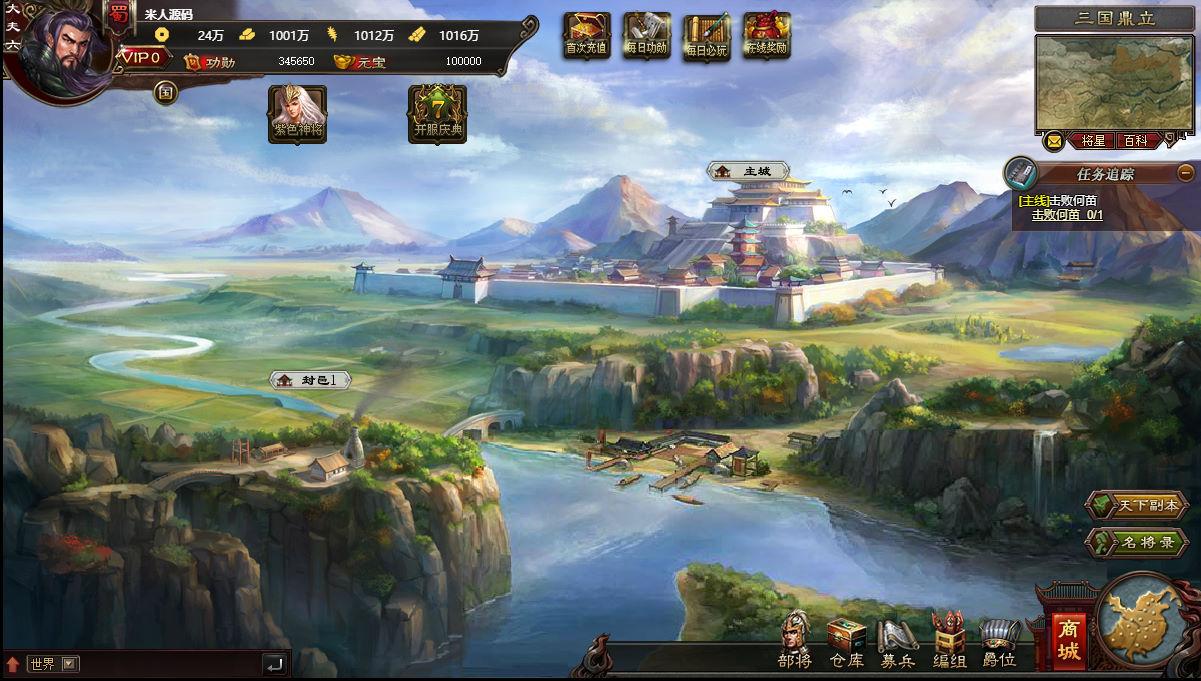Open the 每日必玩 daily must-play icon
Screen dimensions: 1201x681
tap(707, 37)
